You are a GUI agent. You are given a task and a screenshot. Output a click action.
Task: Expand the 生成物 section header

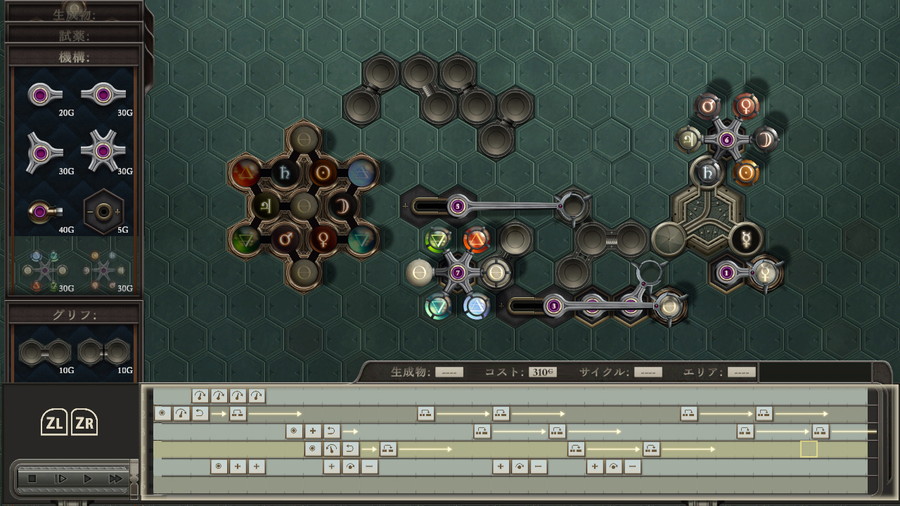click(x=72, y=13)
